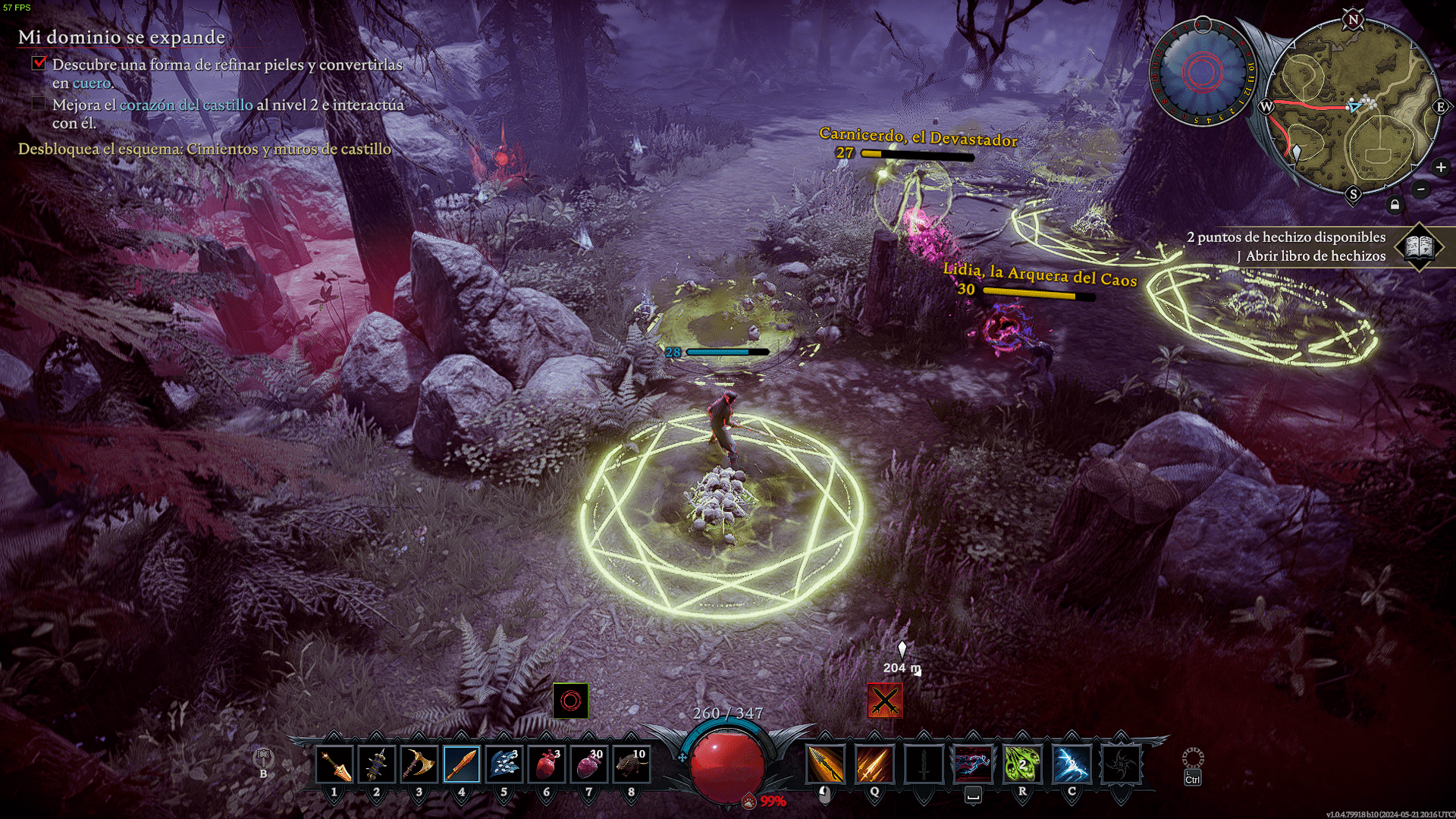Image resolution: width=1456 pixels, height=819 pixels.
Task: Toggle the minimap rotation lock
Action: (1395, 205)
